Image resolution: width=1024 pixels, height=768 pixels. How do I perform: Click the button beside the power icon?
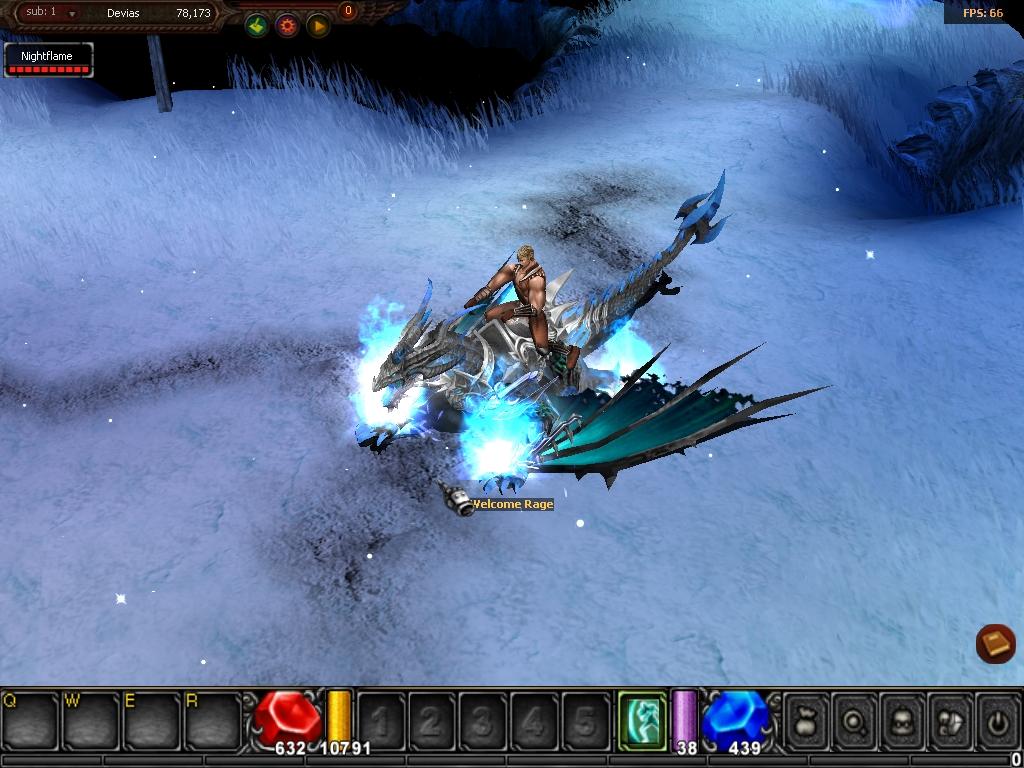click(x=950, y=719)
